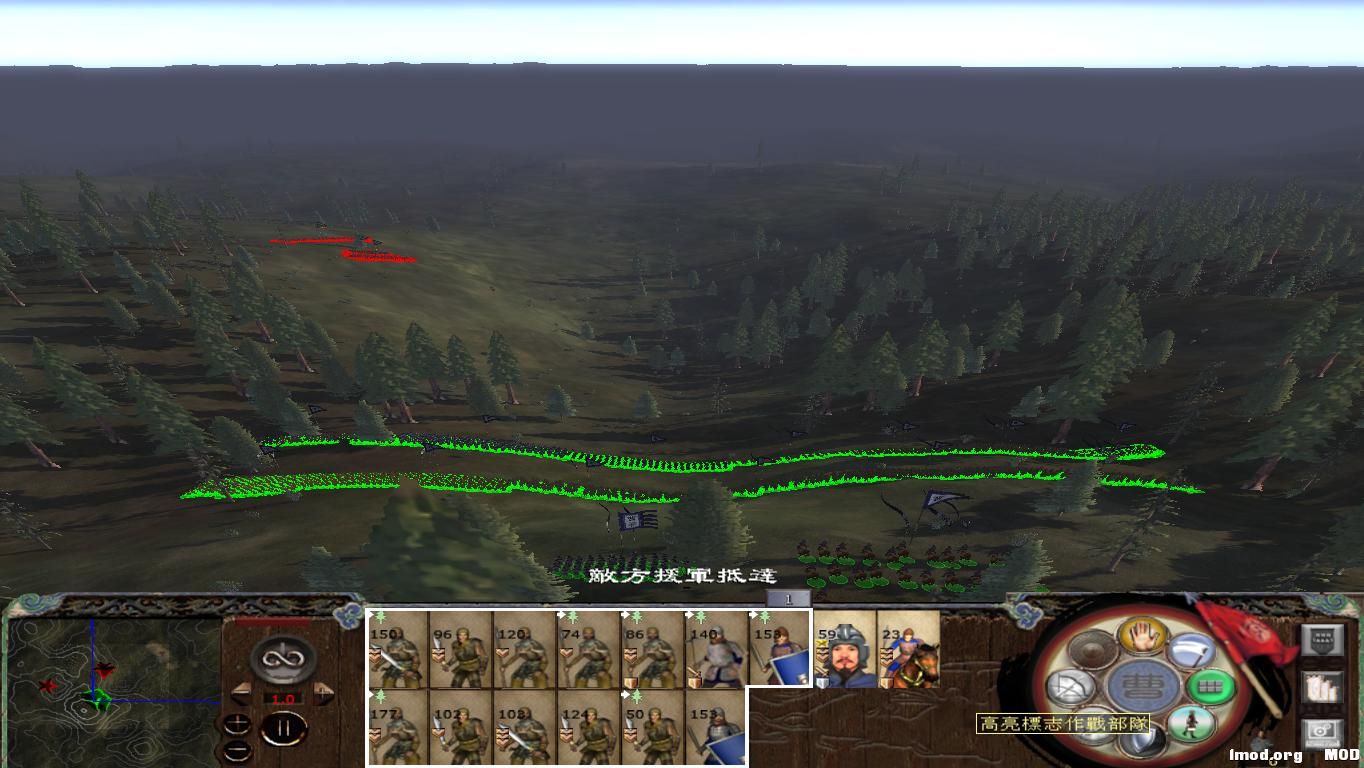Click the right arrow to increase battle speed
Screen dimensions: 1364x768
click(323, 691)
